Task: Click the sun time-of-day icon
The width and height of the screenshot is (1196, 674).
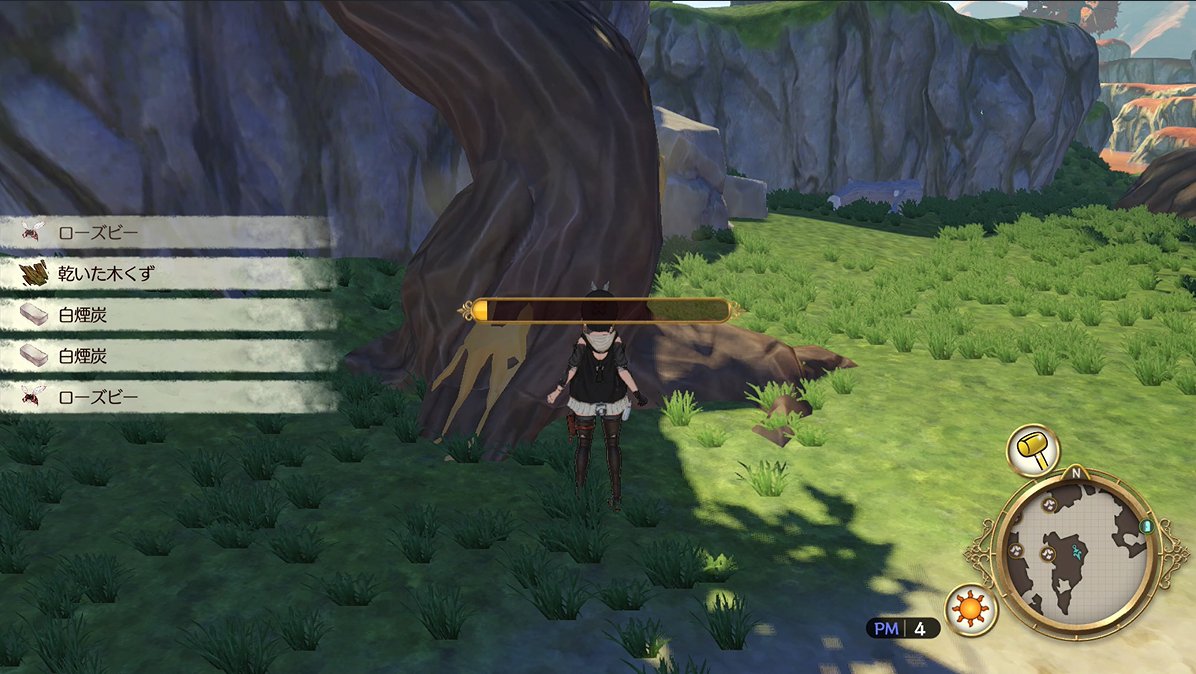Action: (x=968, y=608)
